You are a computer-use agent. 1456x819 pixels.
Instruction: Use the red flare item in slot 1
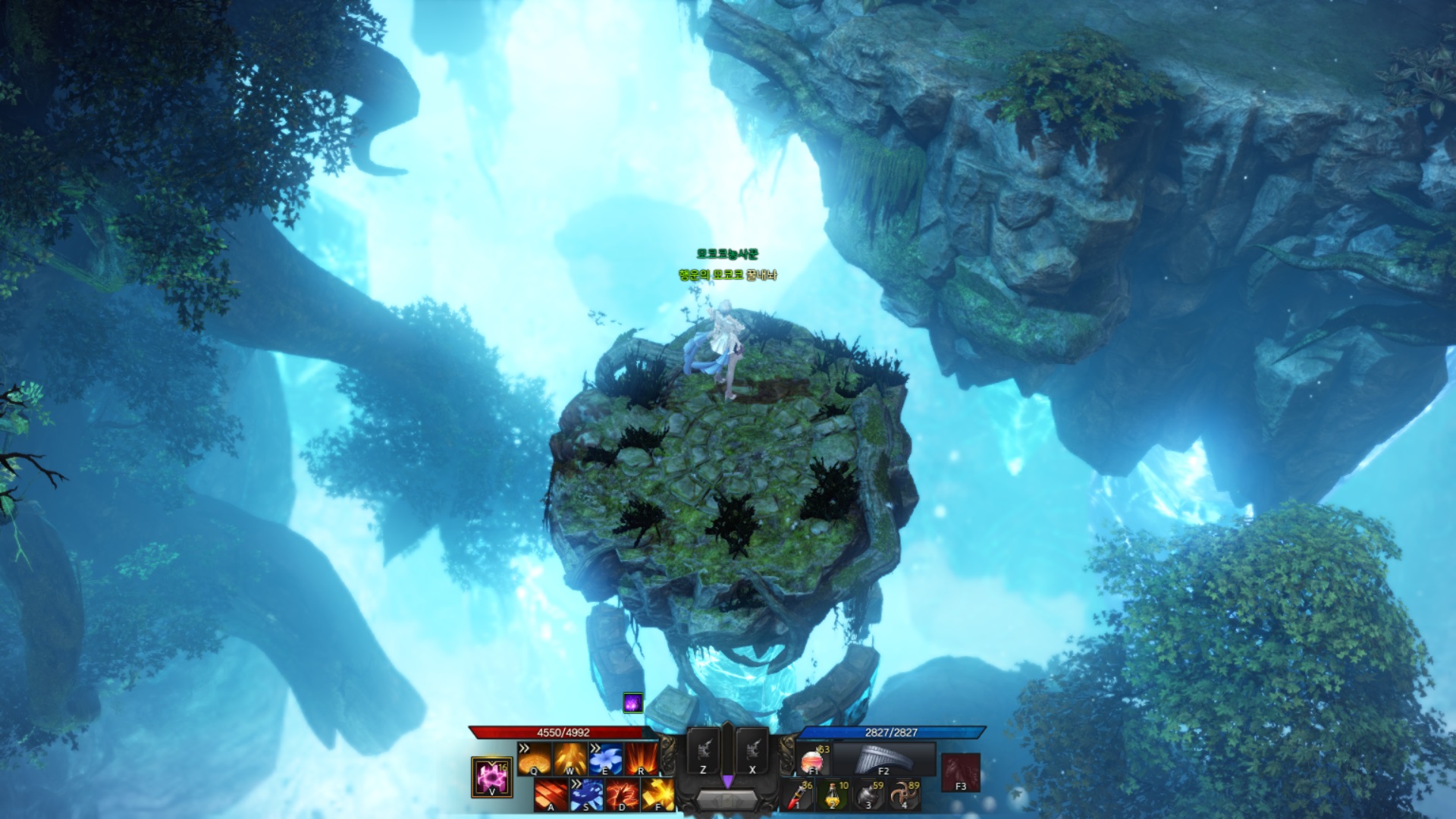pyautogui.click(x=798, y=795)
